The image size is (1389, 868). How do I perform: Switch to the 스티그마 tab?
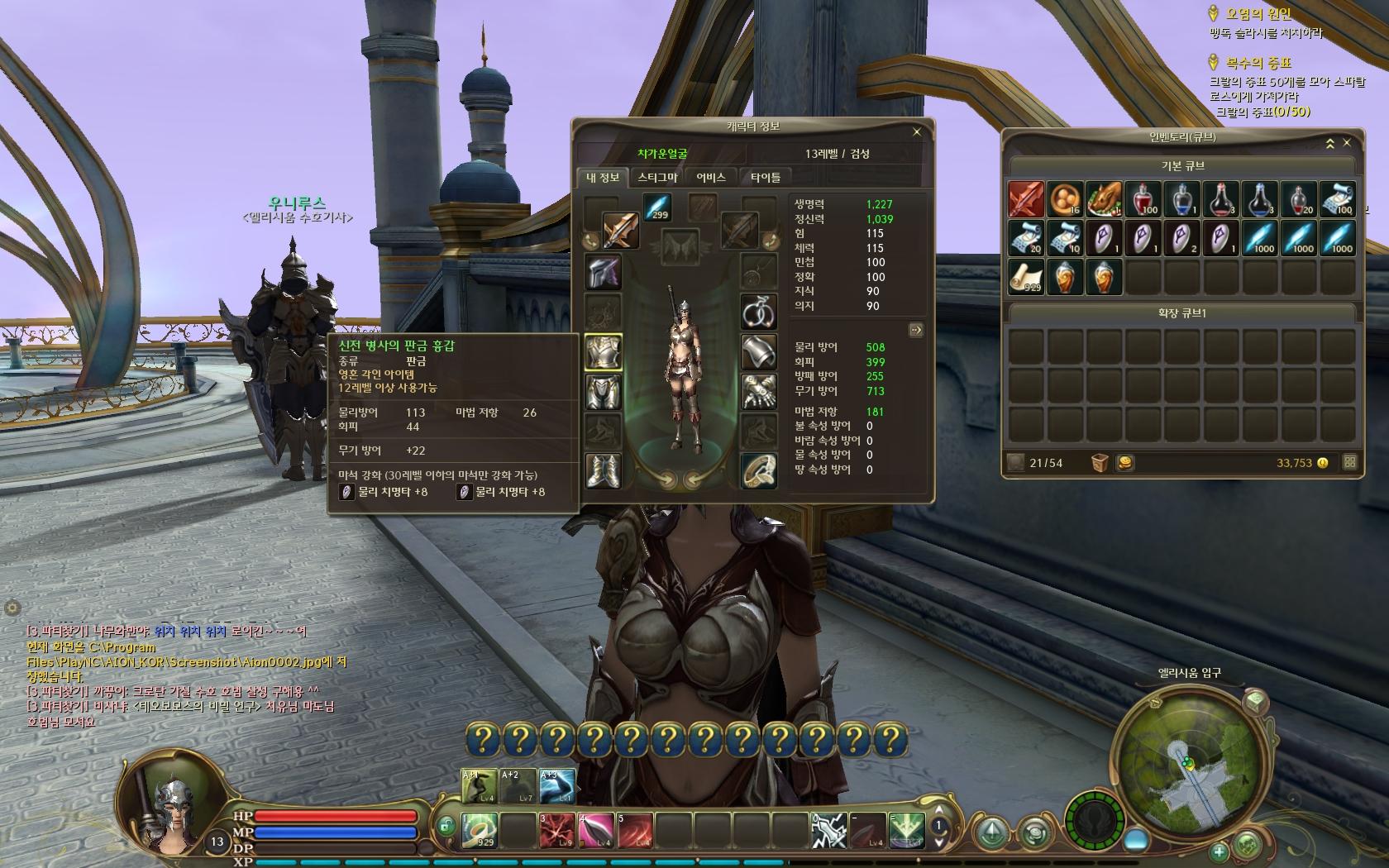[657, 177]
